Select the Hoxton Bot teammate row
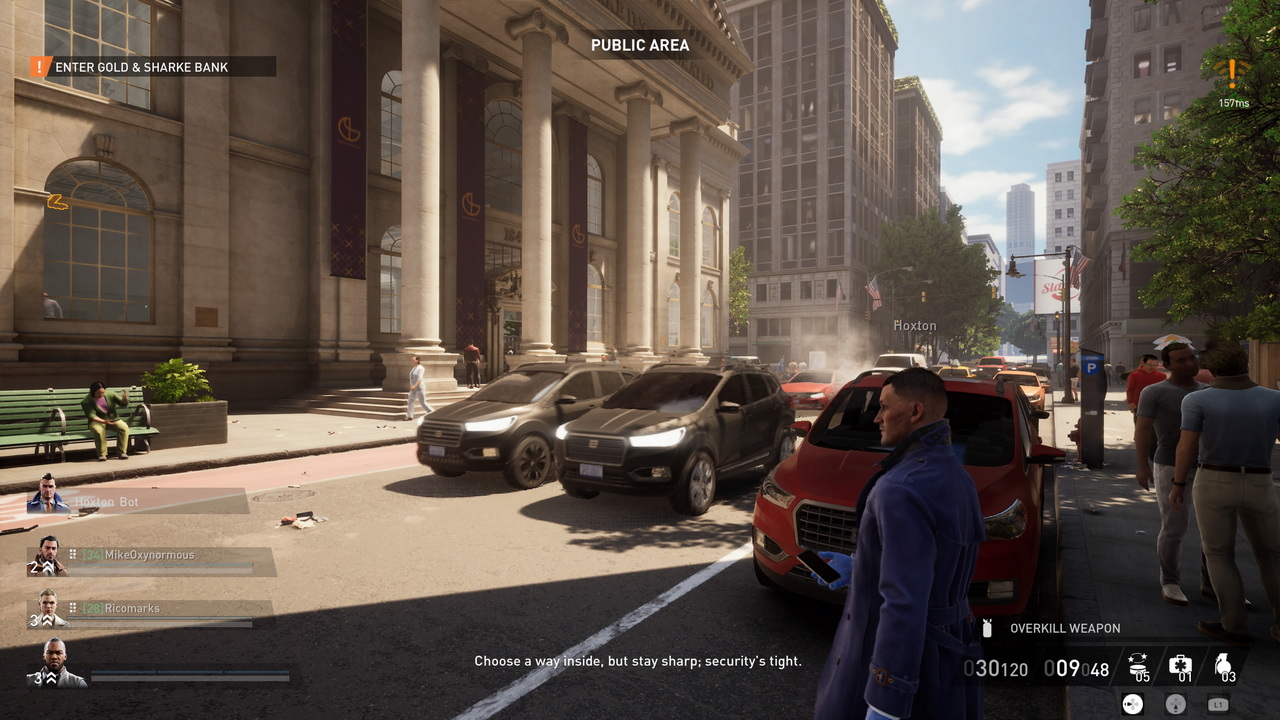Image resolution: width=1280 pixels, height=720 pixels. click(x=138, y=501)
